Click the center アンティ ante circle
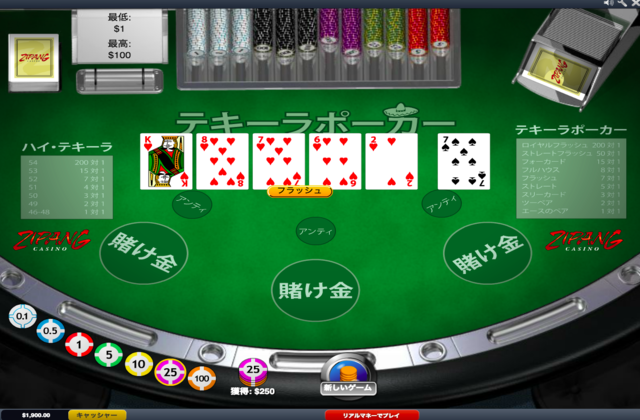 click(314, 230)
